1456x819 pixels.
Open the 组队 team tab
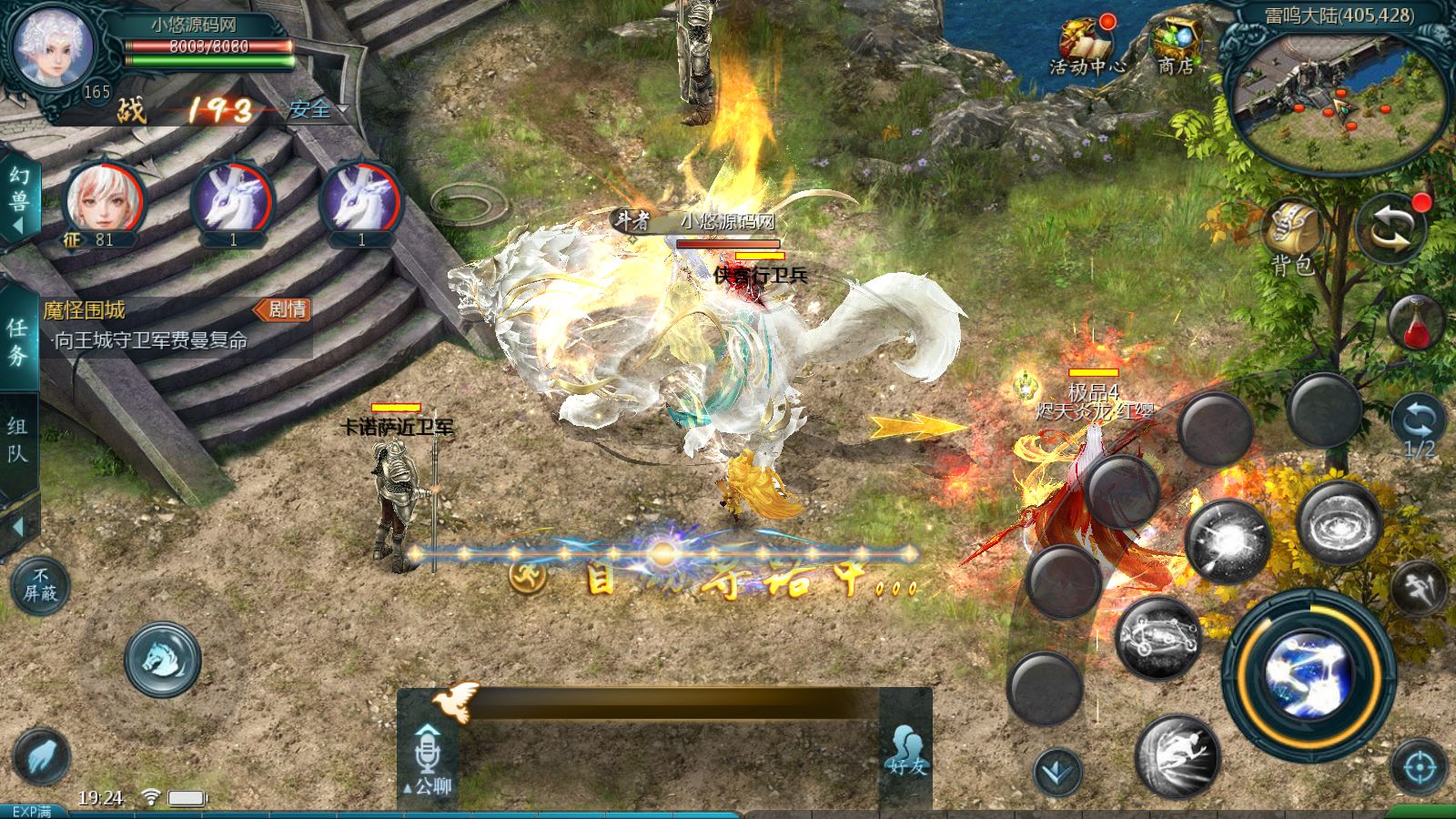[17, 440]
